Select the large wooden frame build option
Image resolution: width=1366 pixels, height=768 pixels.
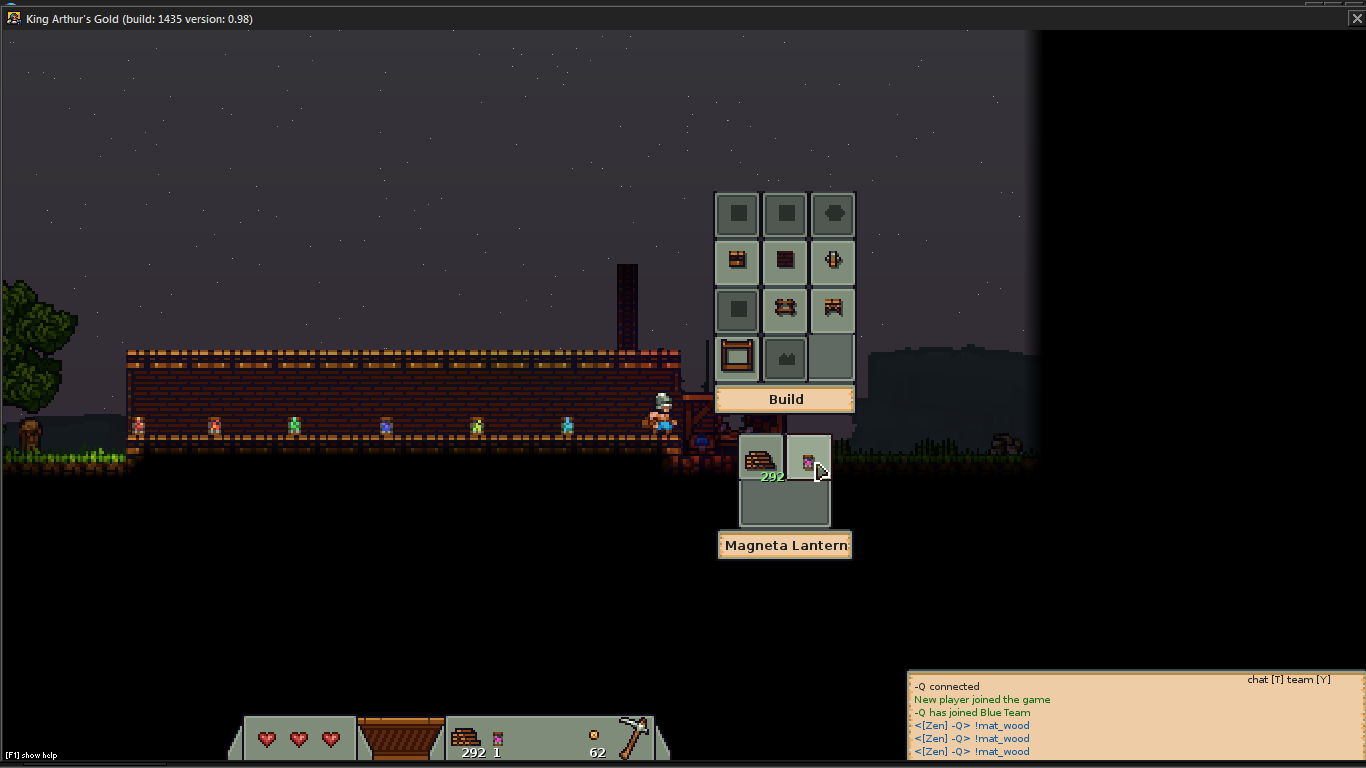pos(737,356)
